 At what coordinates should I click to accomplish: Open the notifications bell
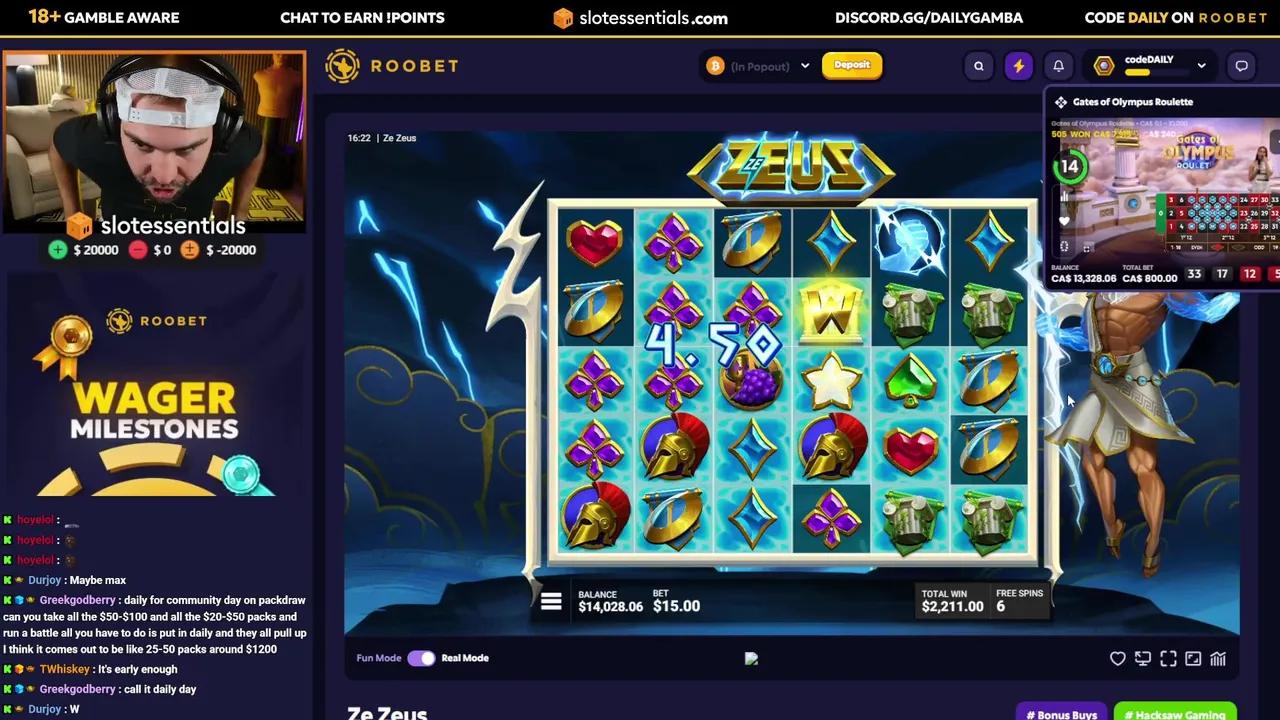(x=1058, y=65)
